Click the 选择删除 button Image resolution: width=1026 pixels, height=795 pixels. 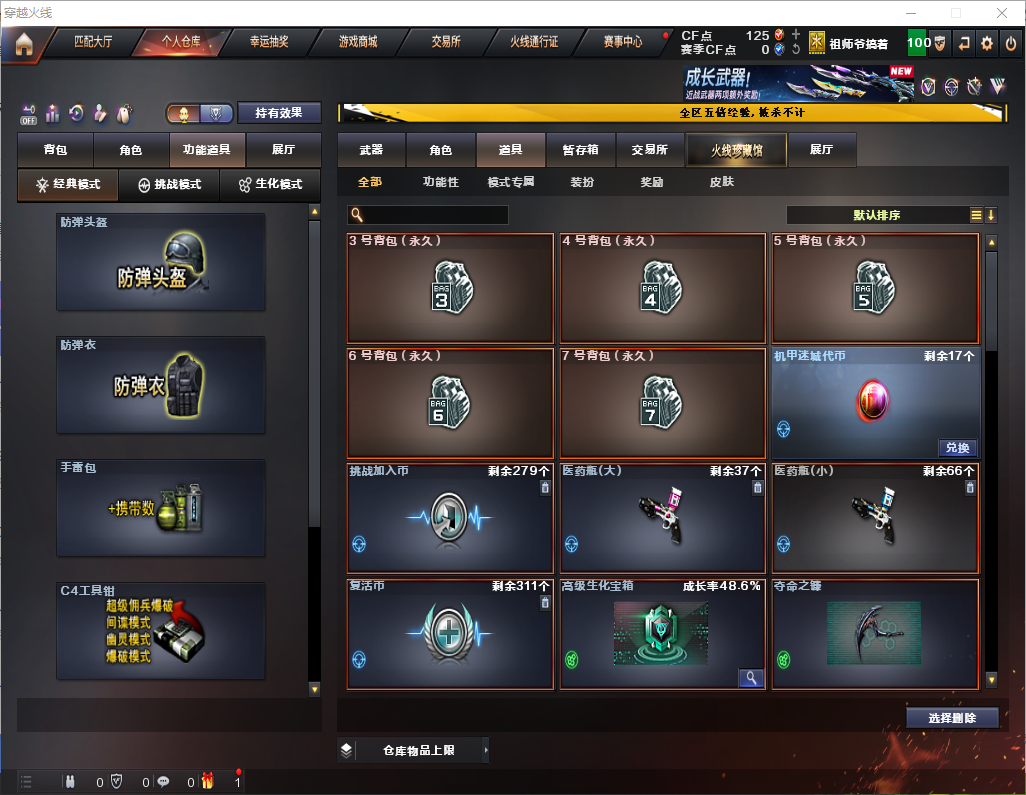(x=952, y=718)
